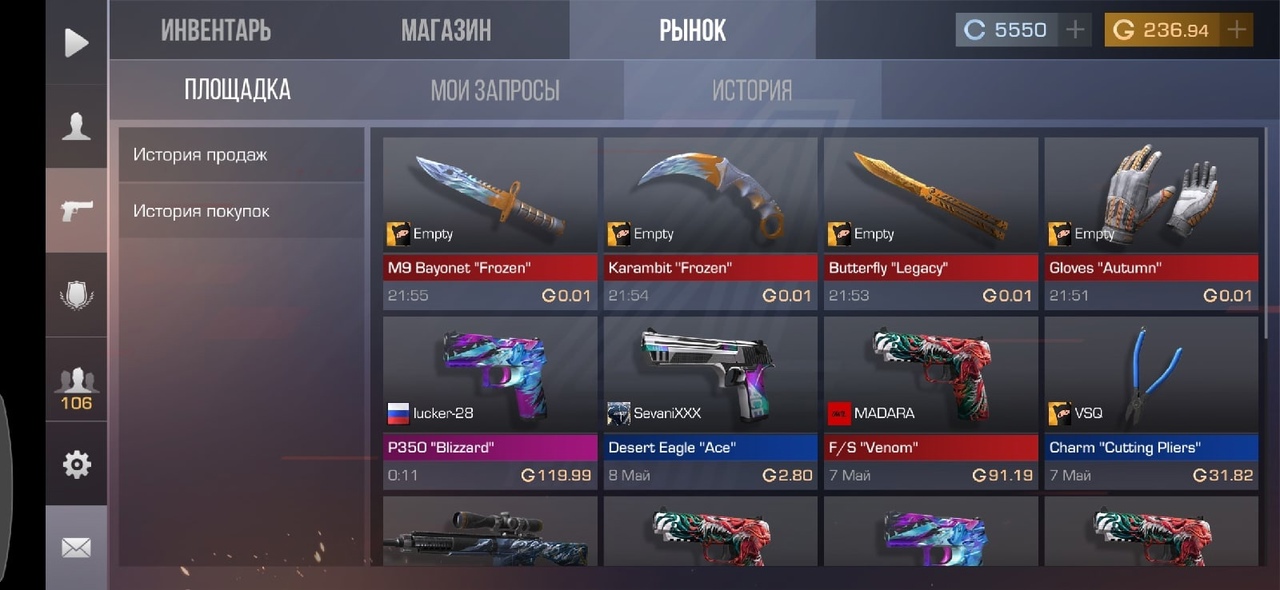1280x590 pixels.
Task: Select the Karambit "Frozen" entry
Action: pyautogui.click(x=710, y=222)
